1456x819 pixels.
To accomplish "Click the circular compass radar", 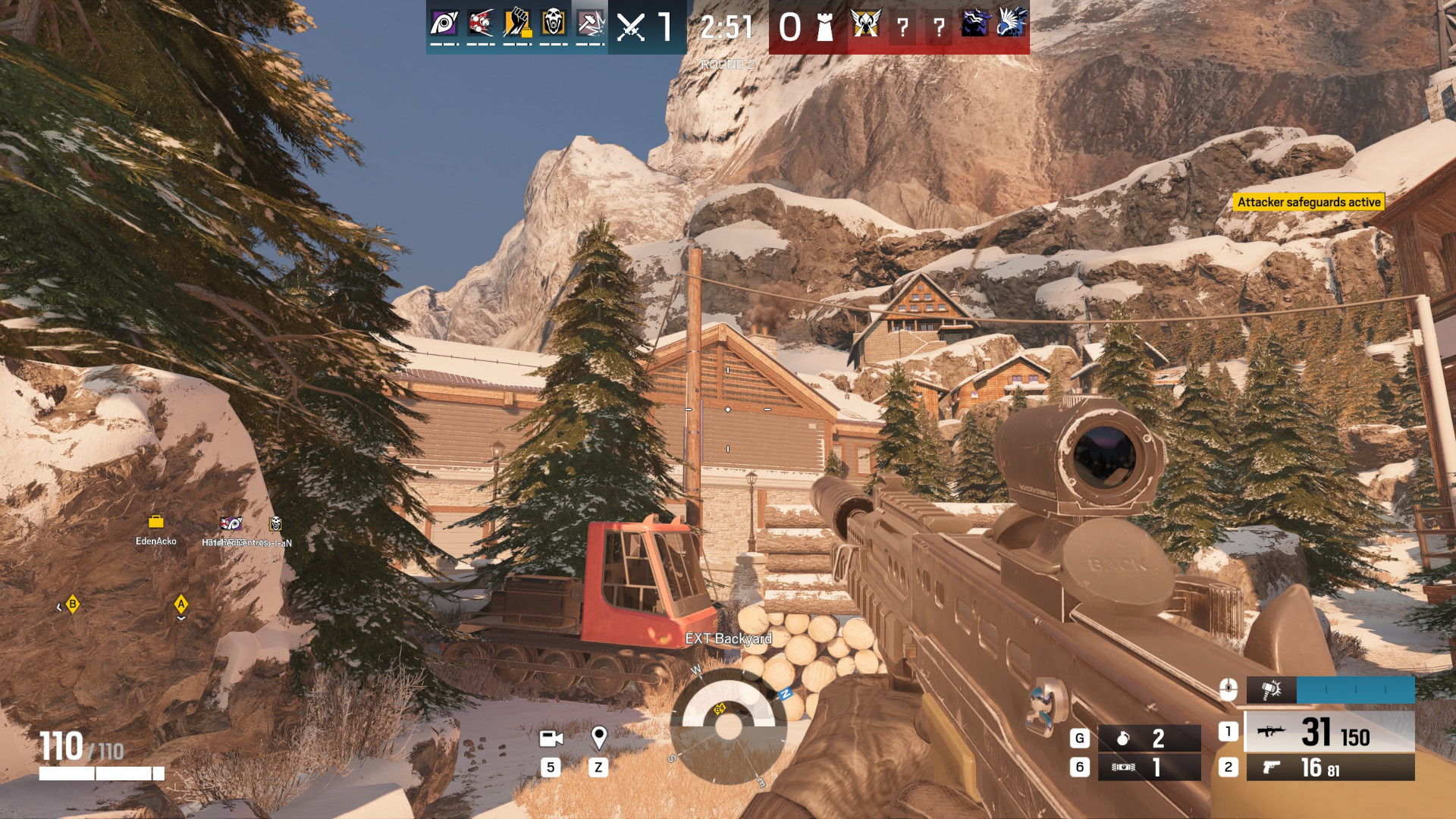I will pyautogui.click(x=728, y=726).
